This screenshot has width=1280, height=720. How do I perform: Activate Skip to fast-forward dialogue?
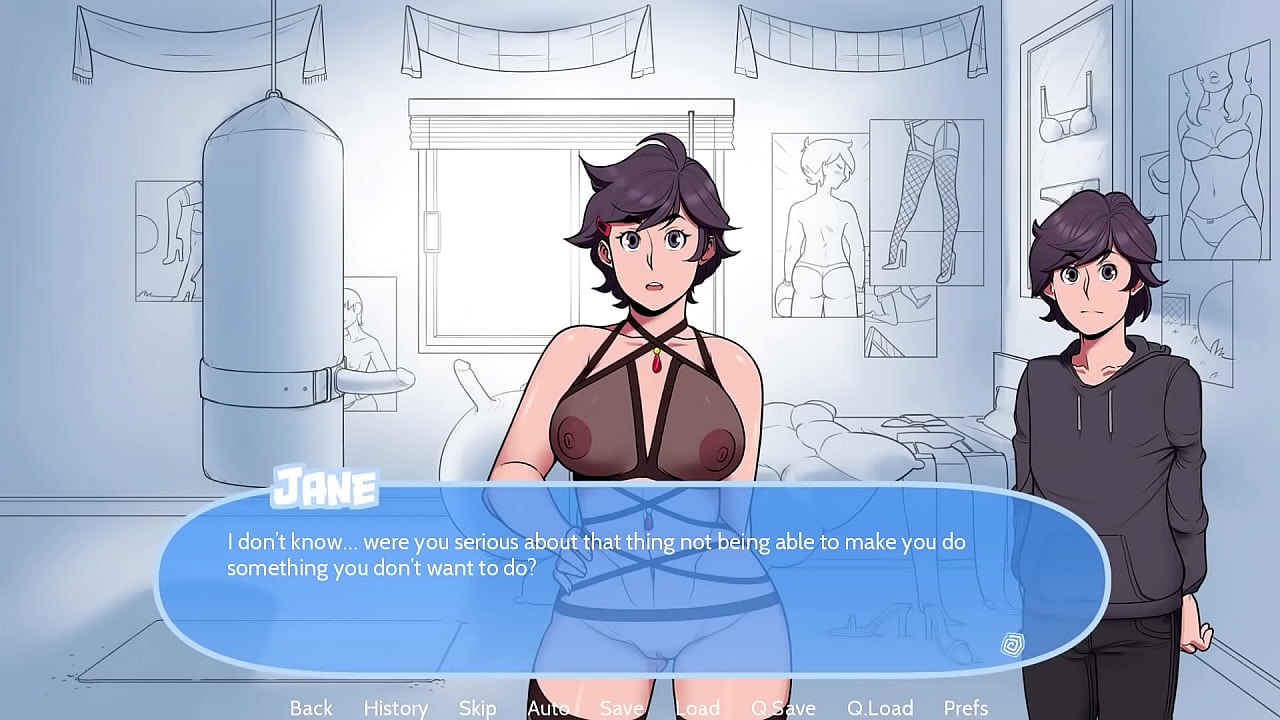477,708
